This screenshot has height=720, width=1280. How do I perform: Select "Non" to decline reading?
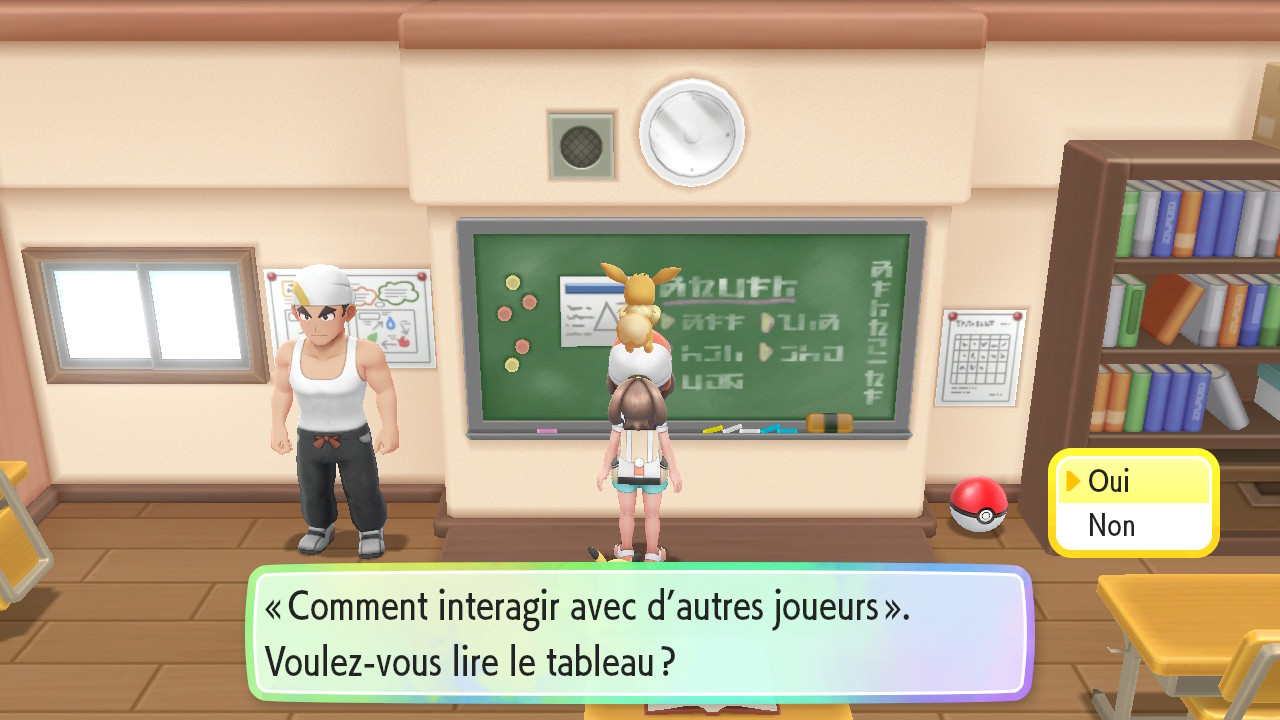(1111, 525)
